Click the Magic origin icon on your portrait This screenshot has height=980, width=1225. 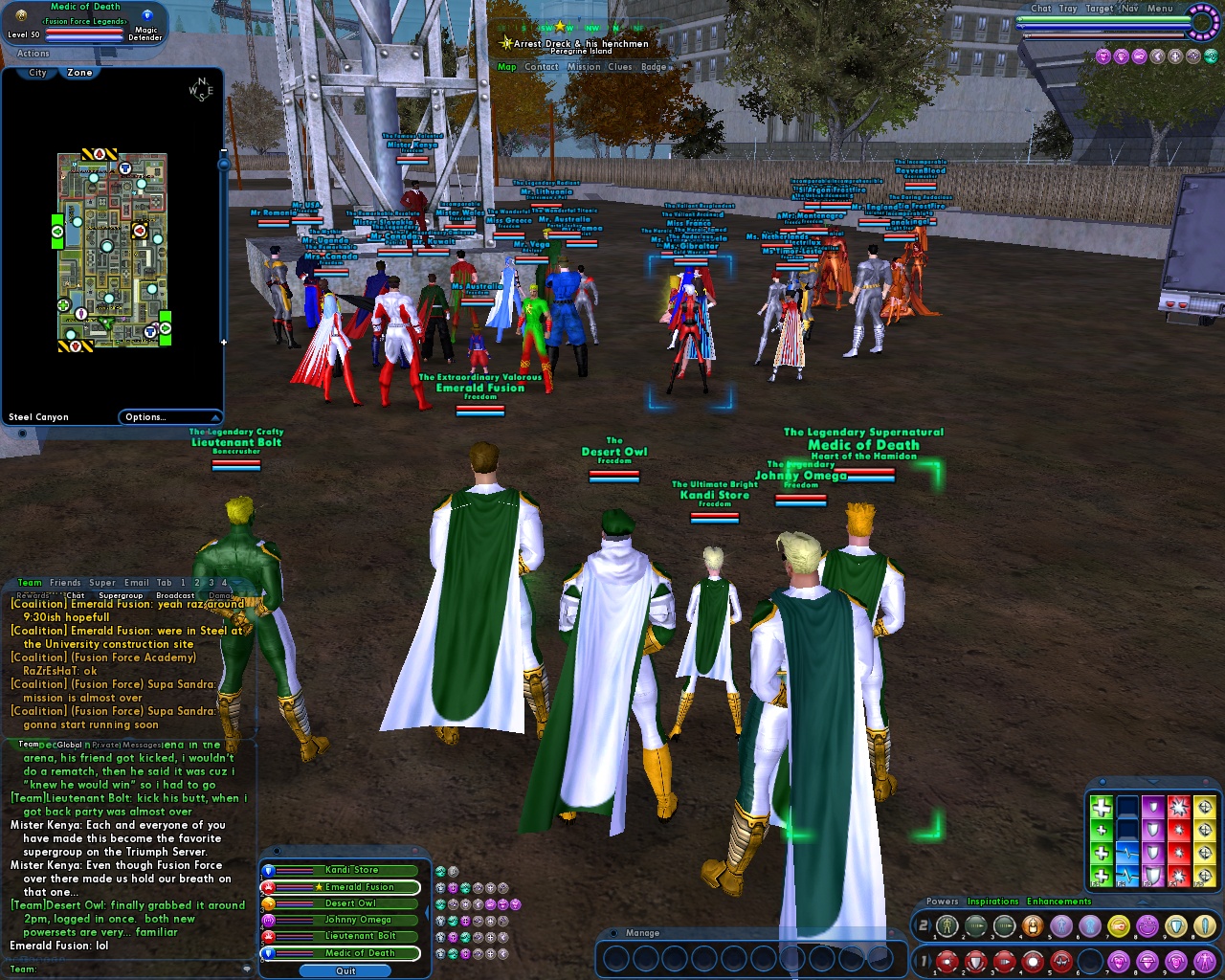[148, 15]
